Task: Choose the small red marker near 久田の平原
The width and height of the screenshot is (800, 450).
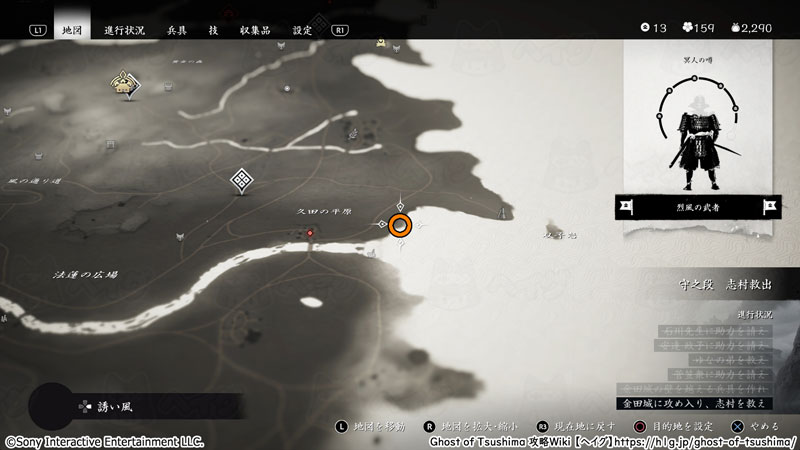Action: click(310, 233)
